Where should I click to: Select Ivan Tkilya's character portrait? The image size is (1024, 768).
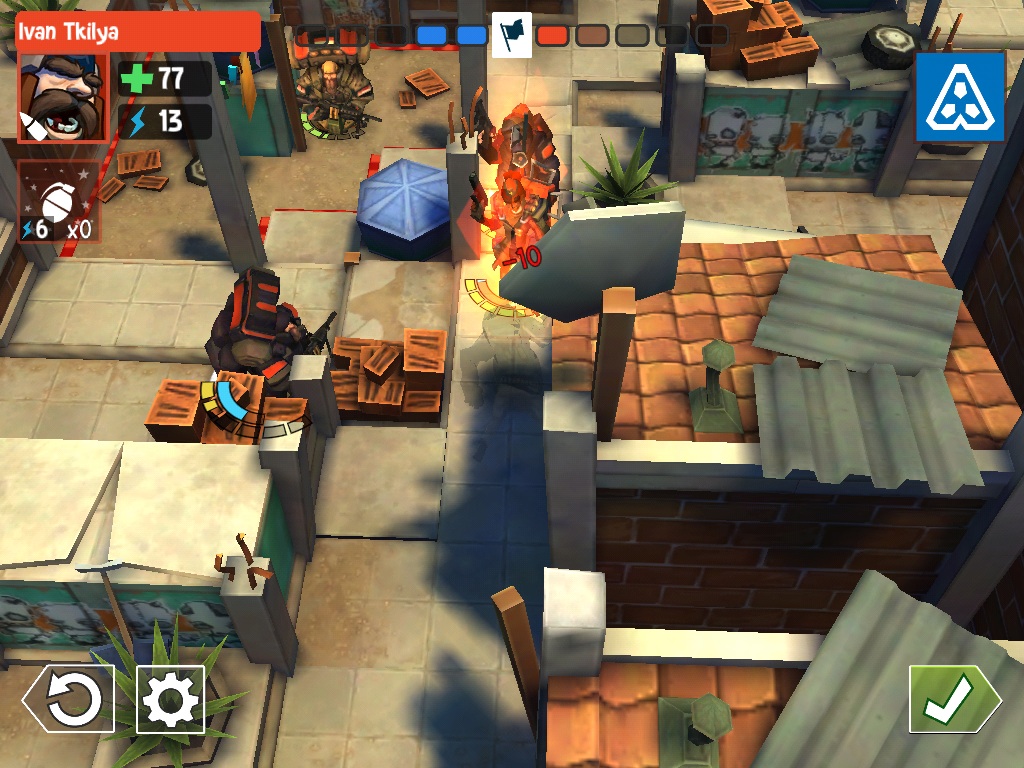(62, 98)
